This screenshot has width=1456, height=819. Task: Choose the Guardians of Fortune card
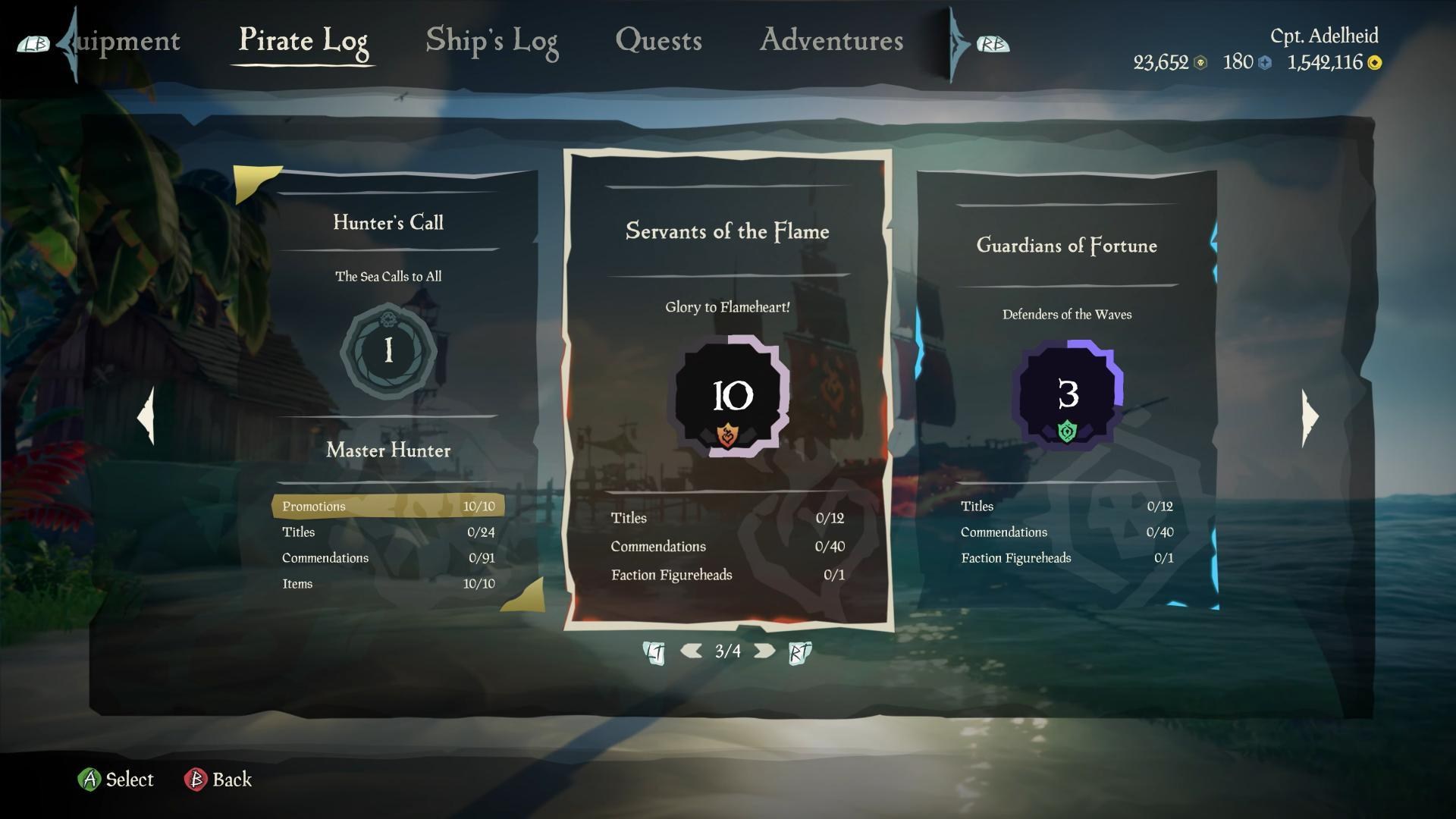coord(1066,246)
